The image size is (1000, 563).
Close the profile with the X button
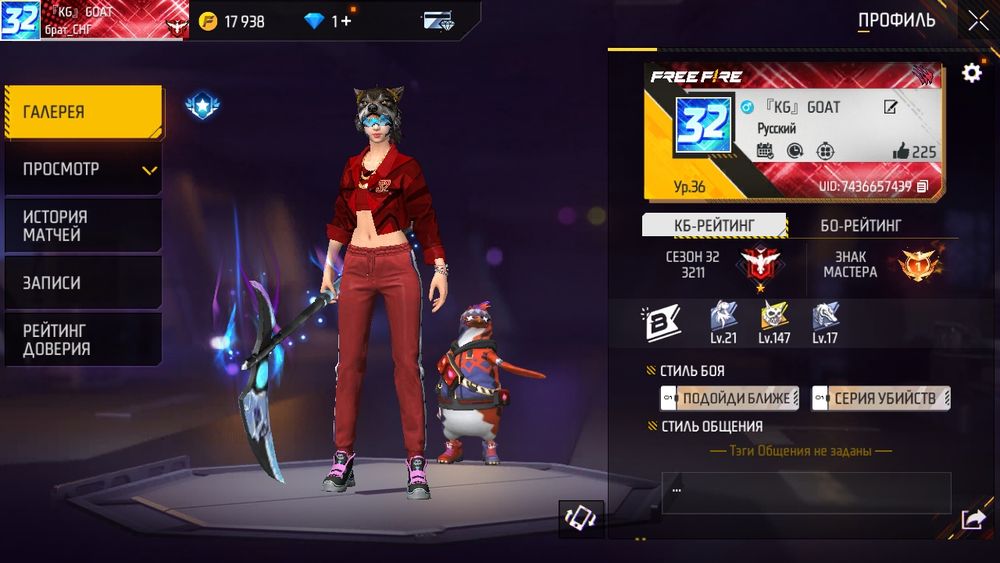(x=977, y=20)
